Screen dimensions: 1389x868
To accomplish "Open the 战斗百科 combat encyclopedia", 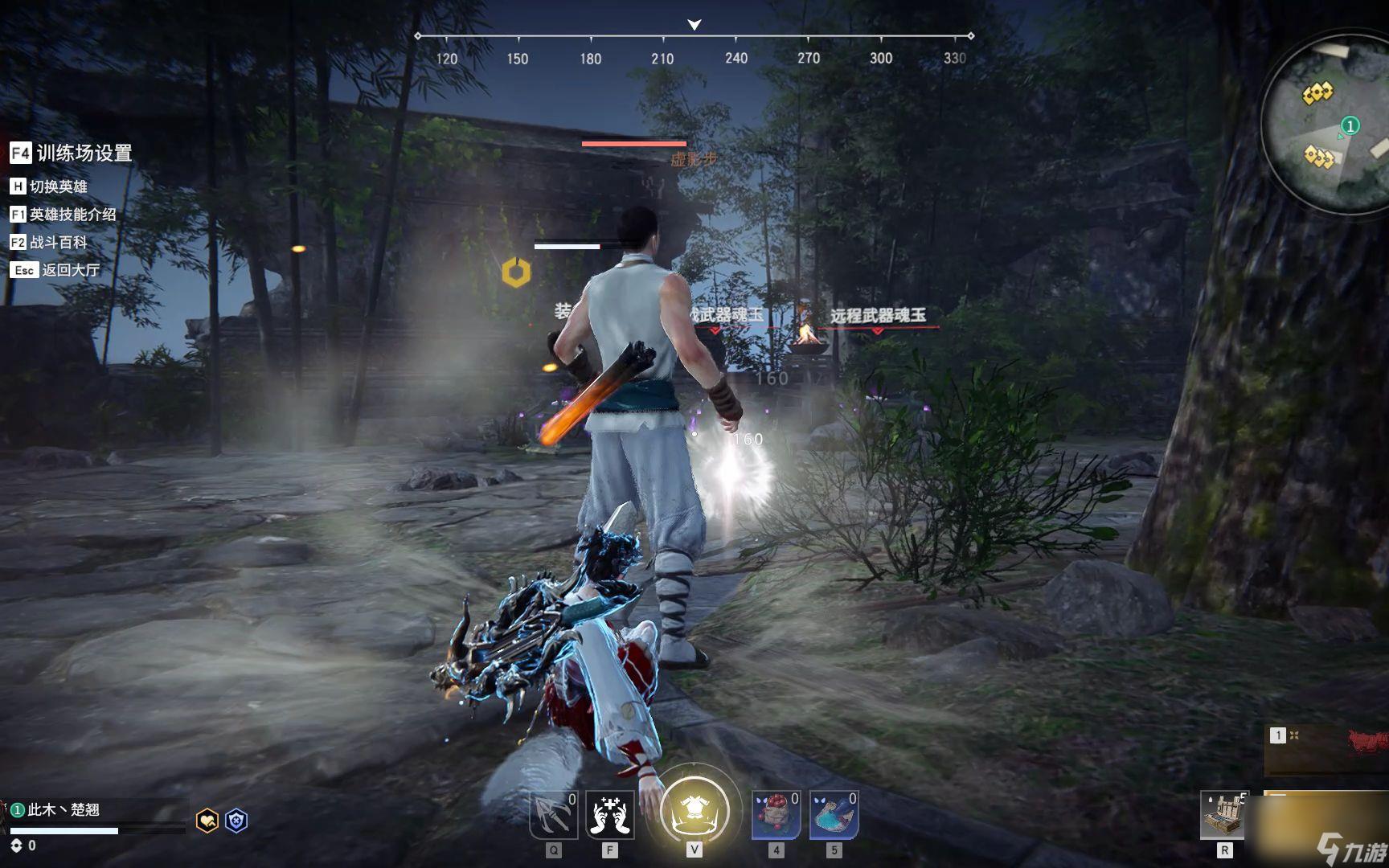I will click(49, 242).
